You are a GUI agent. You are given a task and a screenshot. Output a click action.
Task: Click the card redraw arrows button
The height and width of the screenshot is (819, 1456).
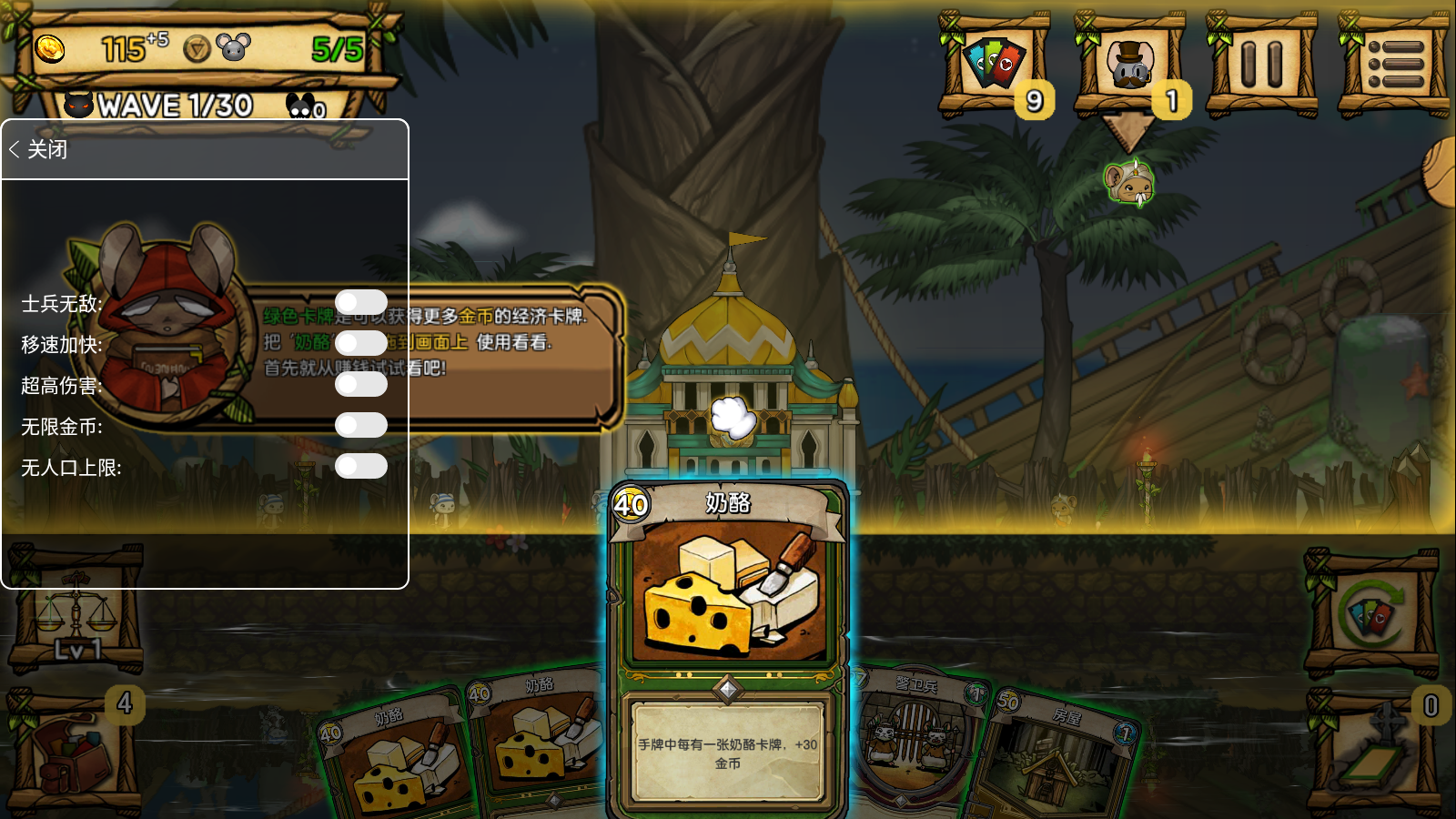(x=1372, y=614)
